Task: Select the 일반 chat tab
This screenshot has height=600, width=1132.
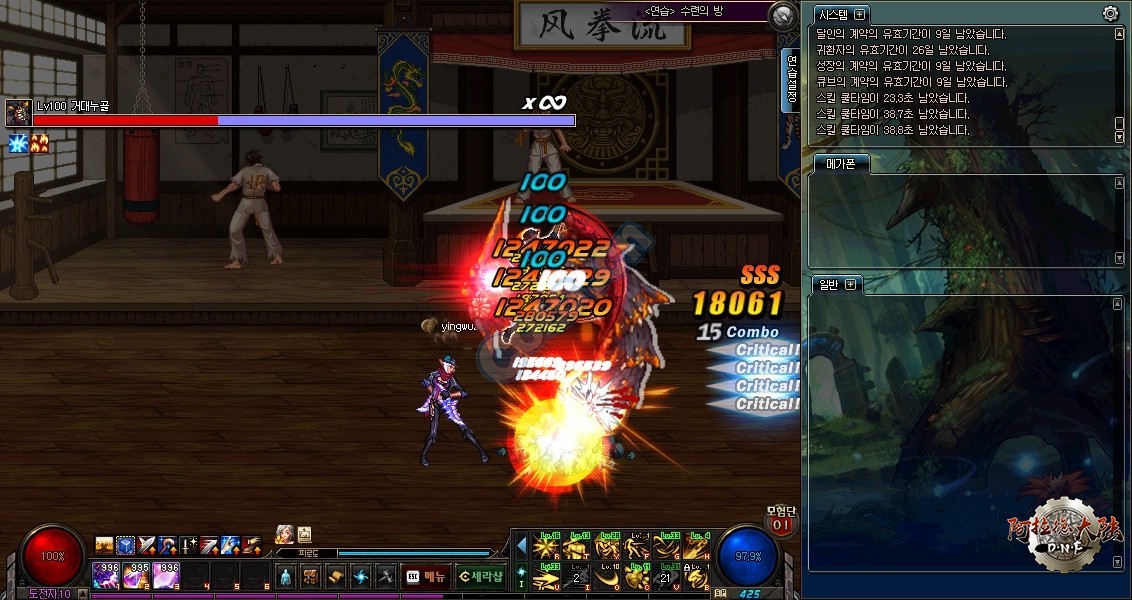Action: (x=829, y=284)
